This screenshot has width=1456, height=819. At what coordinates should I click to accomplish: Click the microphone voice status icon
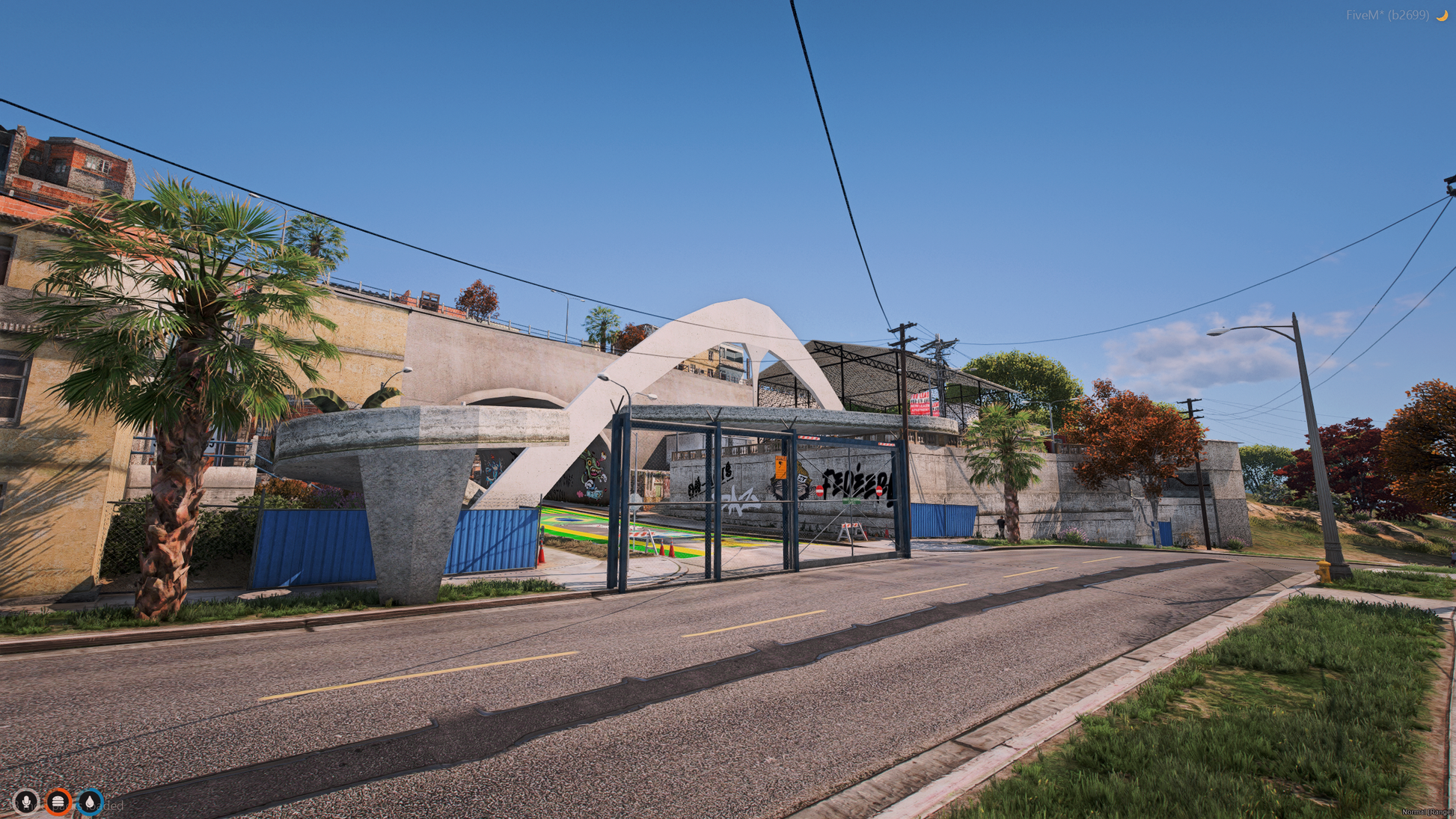pyautogui.click(x=26, y=802)
